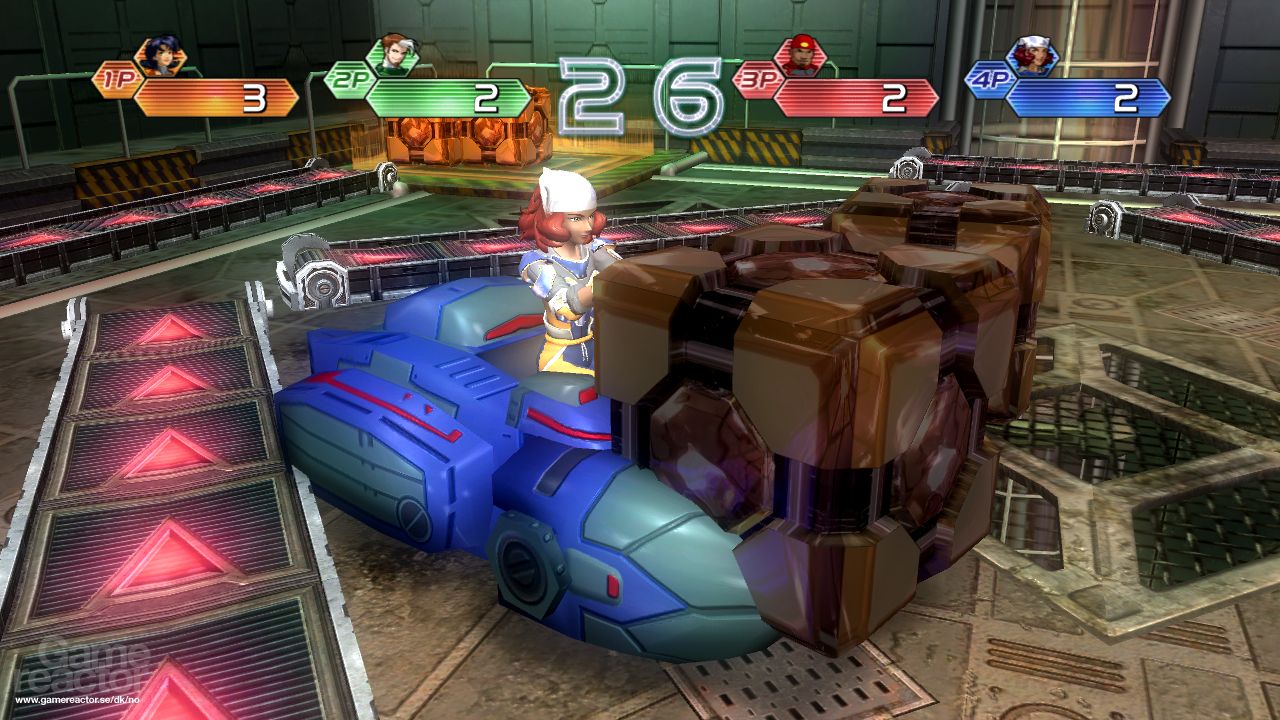Screen dimensions: 1280x720
Task: Switch to the 2P score counter tab
Action: coord(485,97)
